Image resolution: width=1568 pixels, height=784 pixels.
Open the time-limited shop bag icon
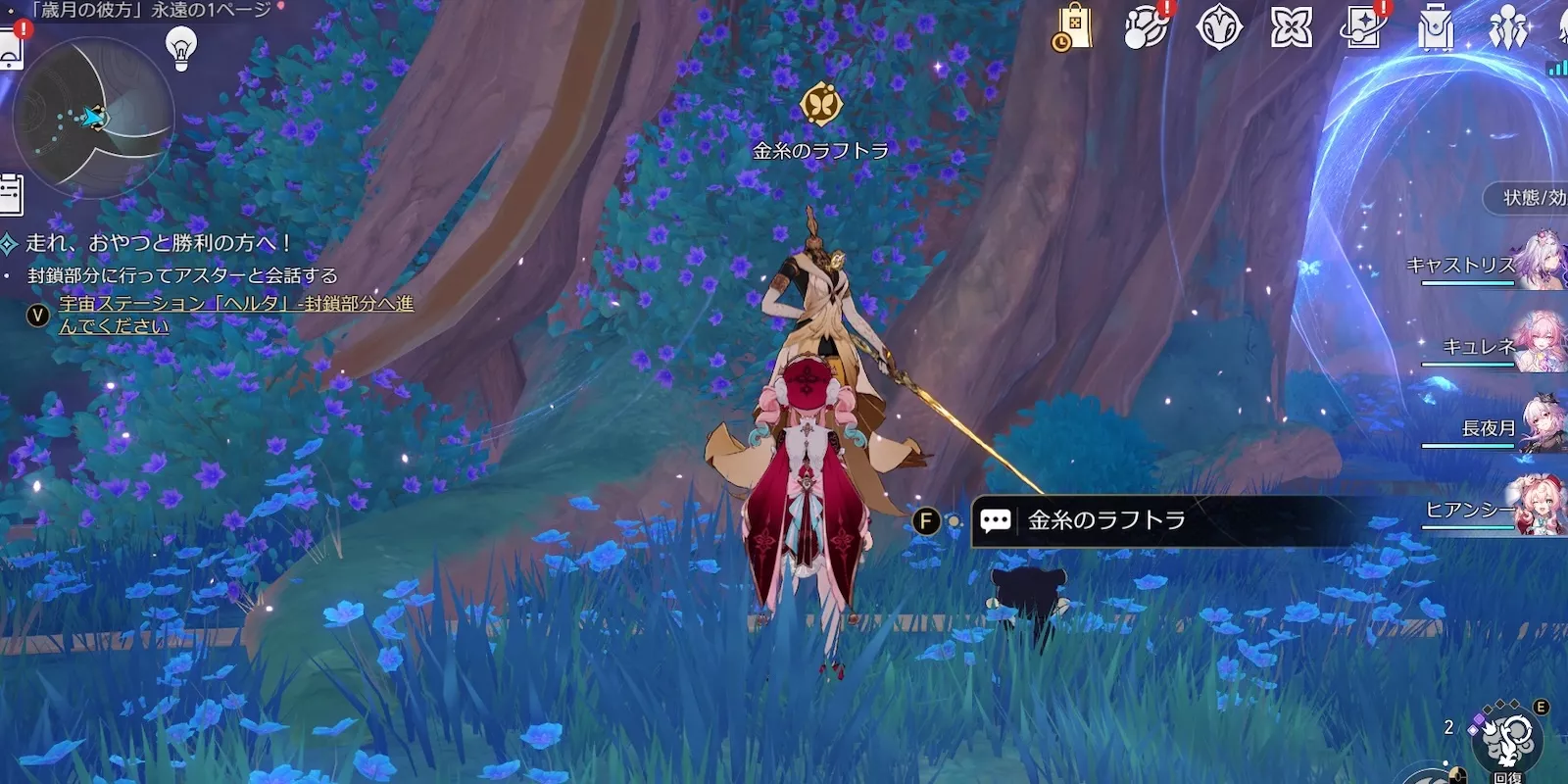coord(1073,27)
